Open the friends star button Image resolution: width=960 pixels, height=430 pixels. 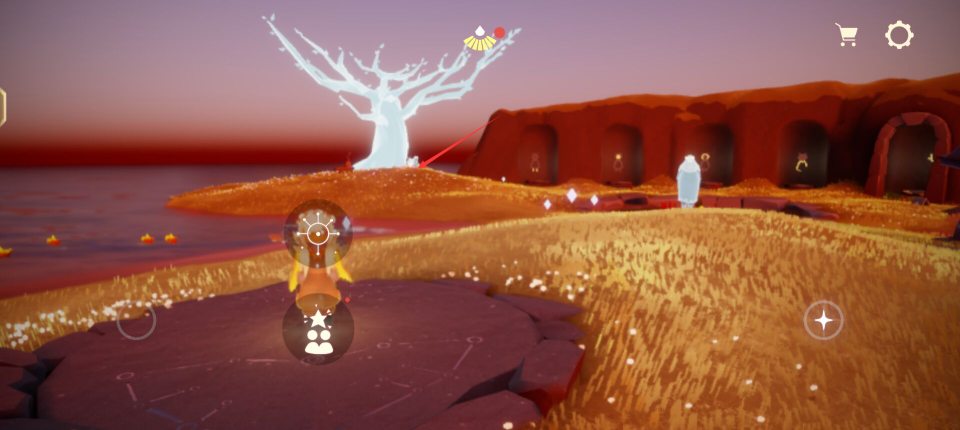coord(318,331)
